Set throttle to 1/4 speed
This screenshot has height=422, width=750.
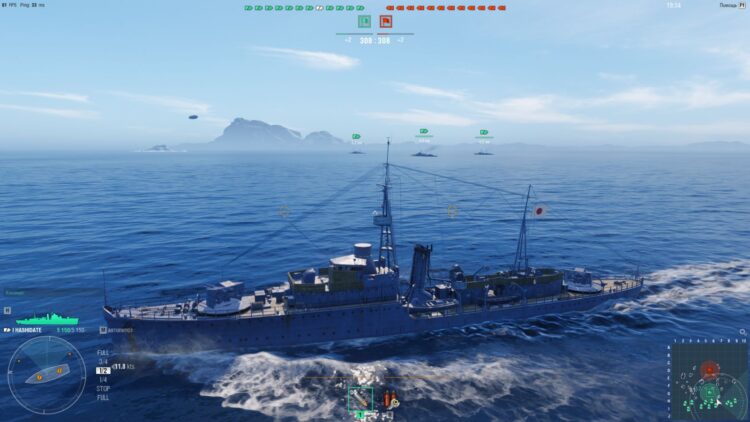103,379
